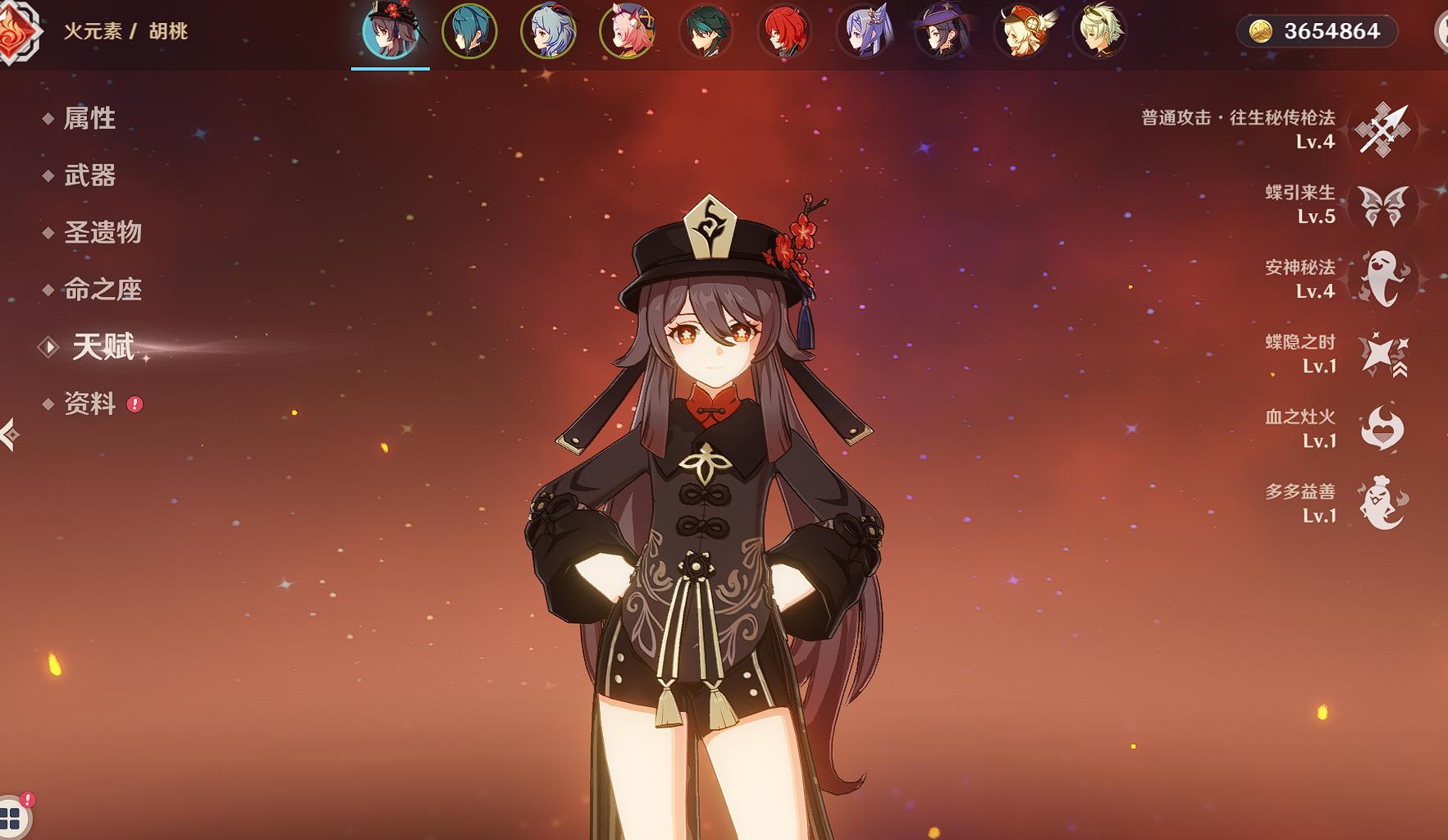The width and height of the screenshot is (1448, 840).
Task: Open the 属性 attributes menu entry
Action: (x=89, y=118)
